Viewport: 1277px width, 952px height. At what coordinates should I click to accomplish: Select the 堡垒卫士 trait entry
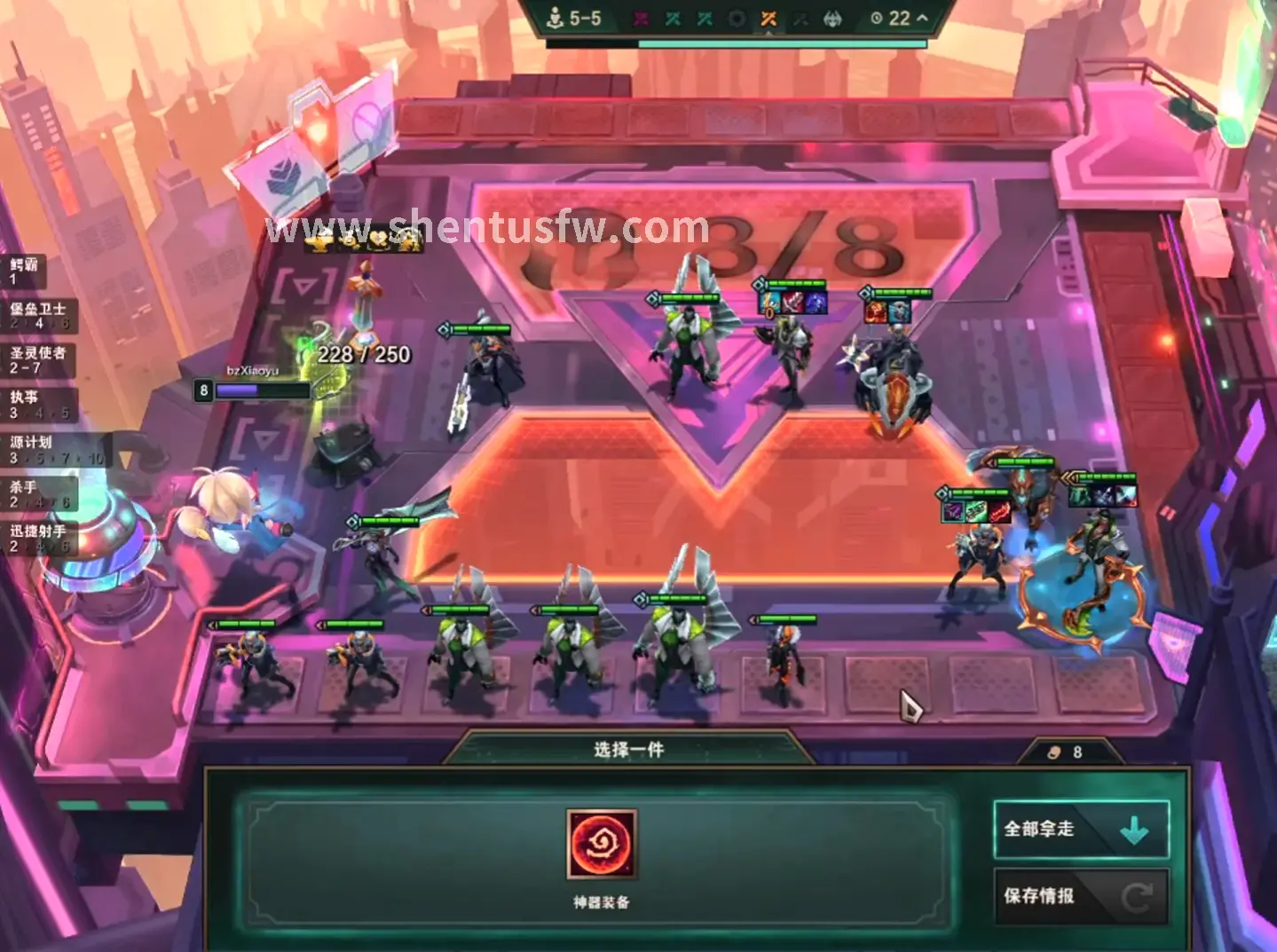coord(38,315)
